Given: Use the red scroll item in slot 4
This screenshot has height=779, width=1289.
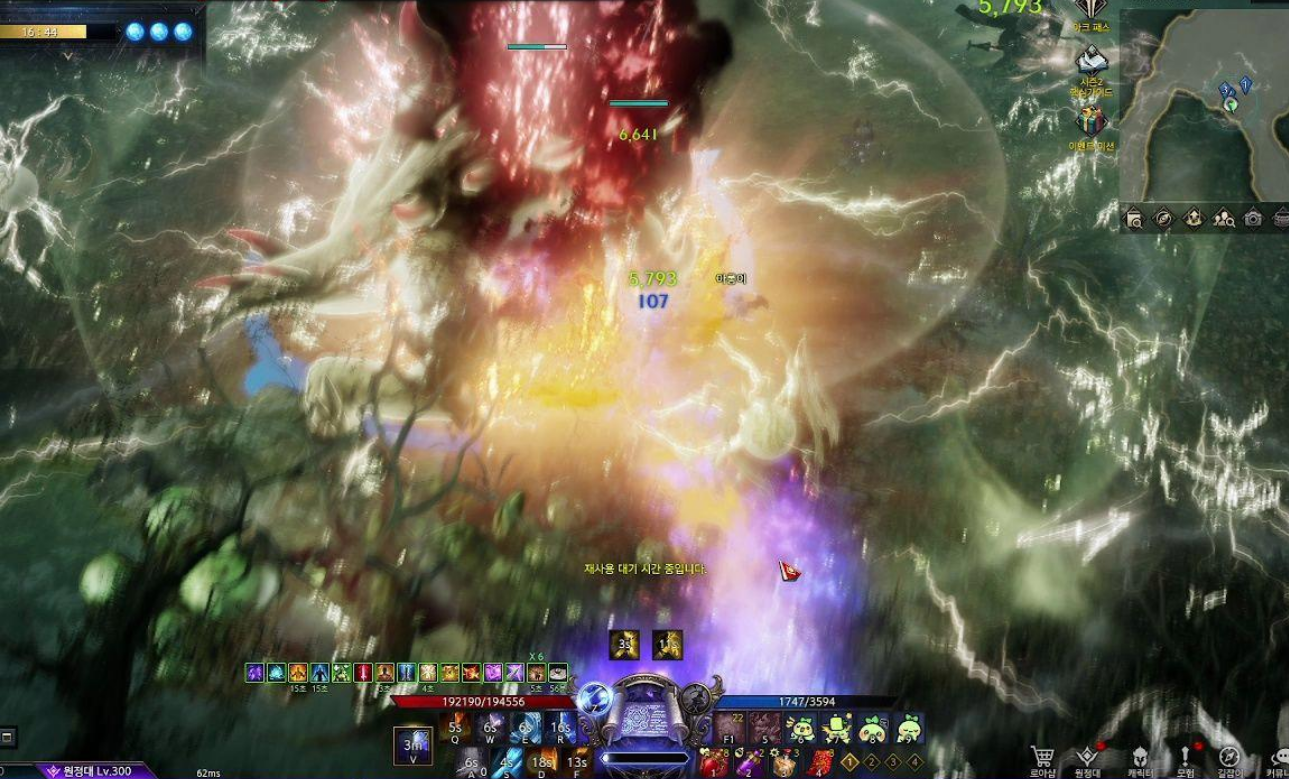Looking at the screenshot, I should click(x=821, y=764).
